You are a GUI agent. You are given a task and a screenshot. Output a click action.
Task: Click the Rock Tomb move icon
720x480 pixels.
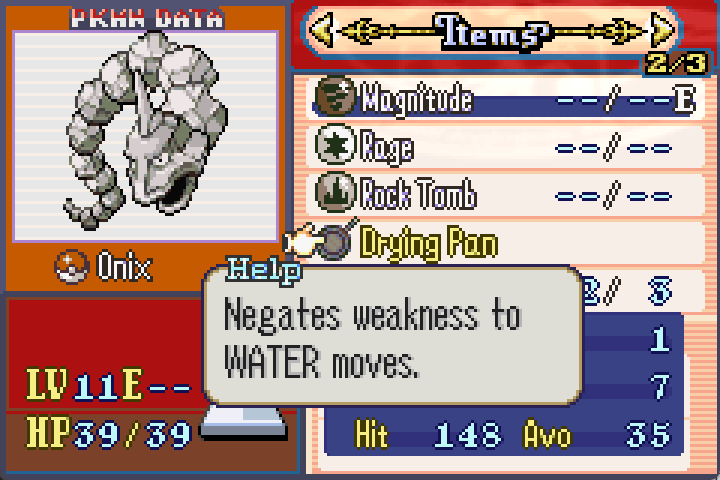(331, 193)
